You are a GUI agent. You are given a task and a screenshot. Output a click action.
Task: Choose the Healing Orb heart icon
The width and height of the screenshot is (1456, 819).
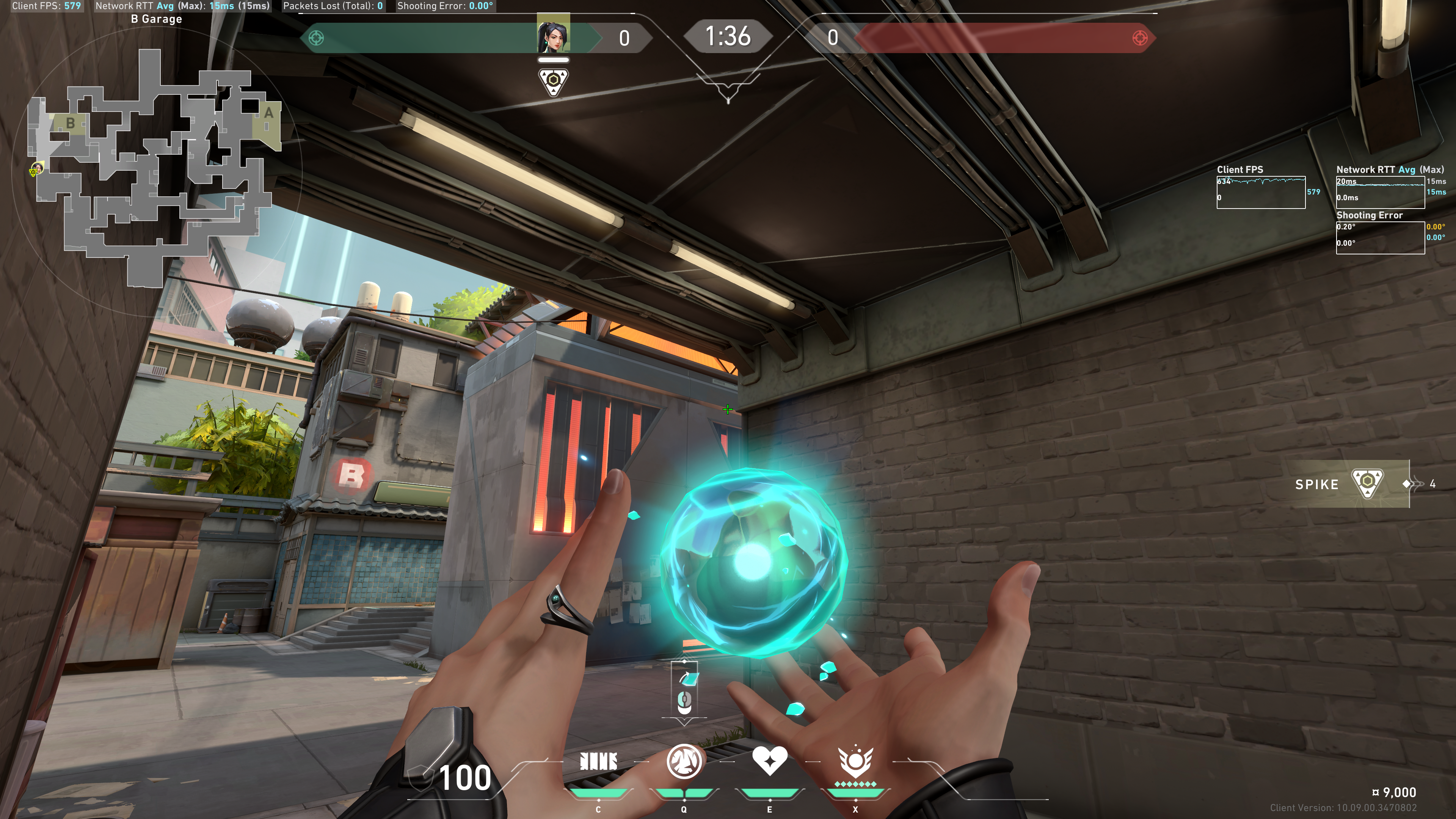coord(769,760)
